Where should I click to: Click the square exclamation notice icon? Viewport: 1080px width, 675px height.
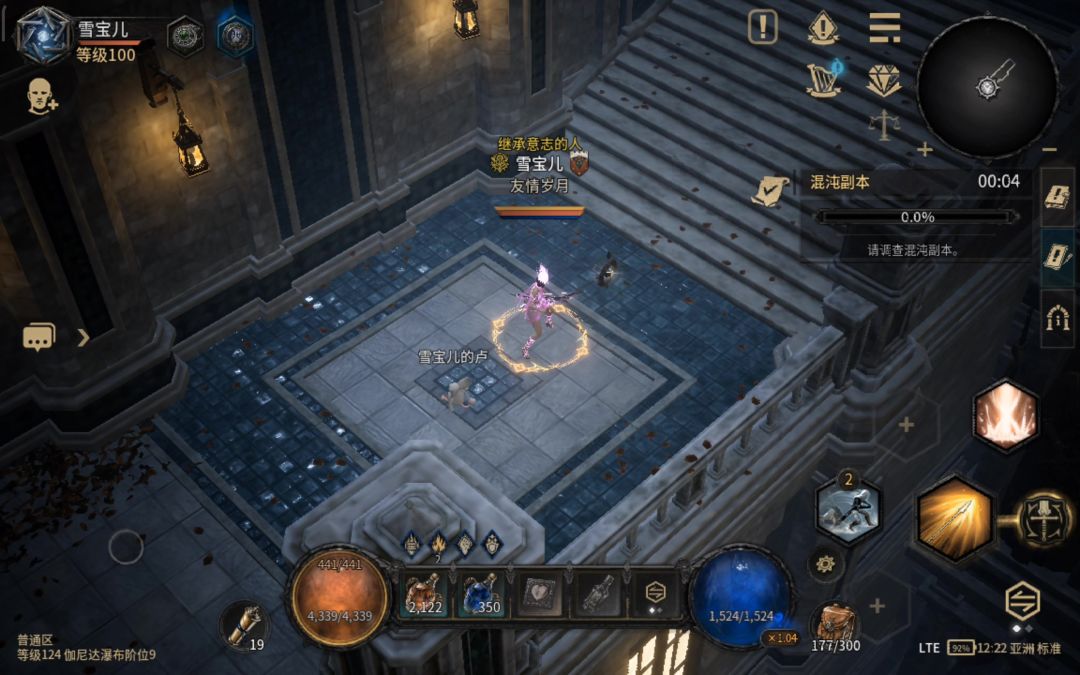click(763, 28)
